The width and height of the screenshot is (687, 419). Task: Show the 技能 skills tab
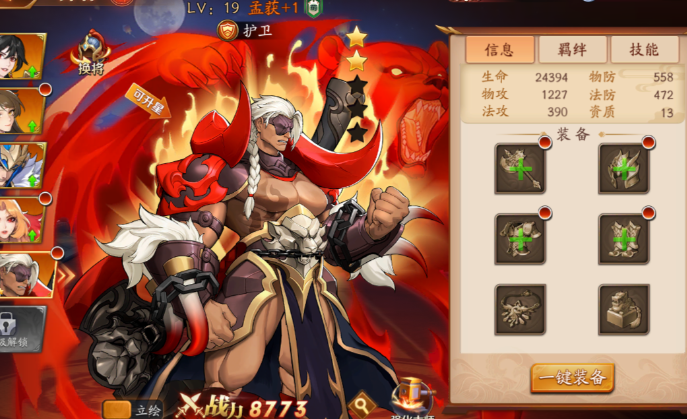[642, 50]
